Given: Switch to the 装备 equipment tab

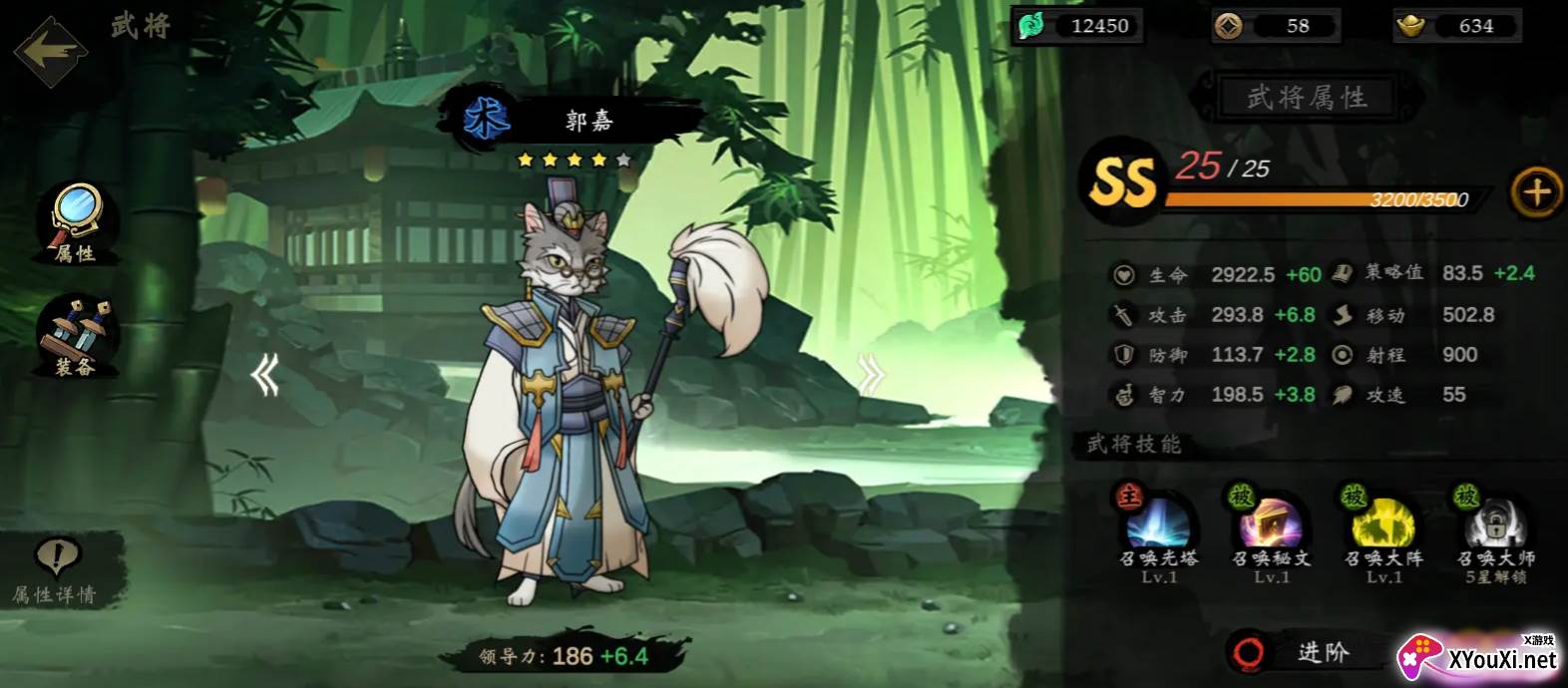Looking at the screenshot, I should (x=77, y=337).
